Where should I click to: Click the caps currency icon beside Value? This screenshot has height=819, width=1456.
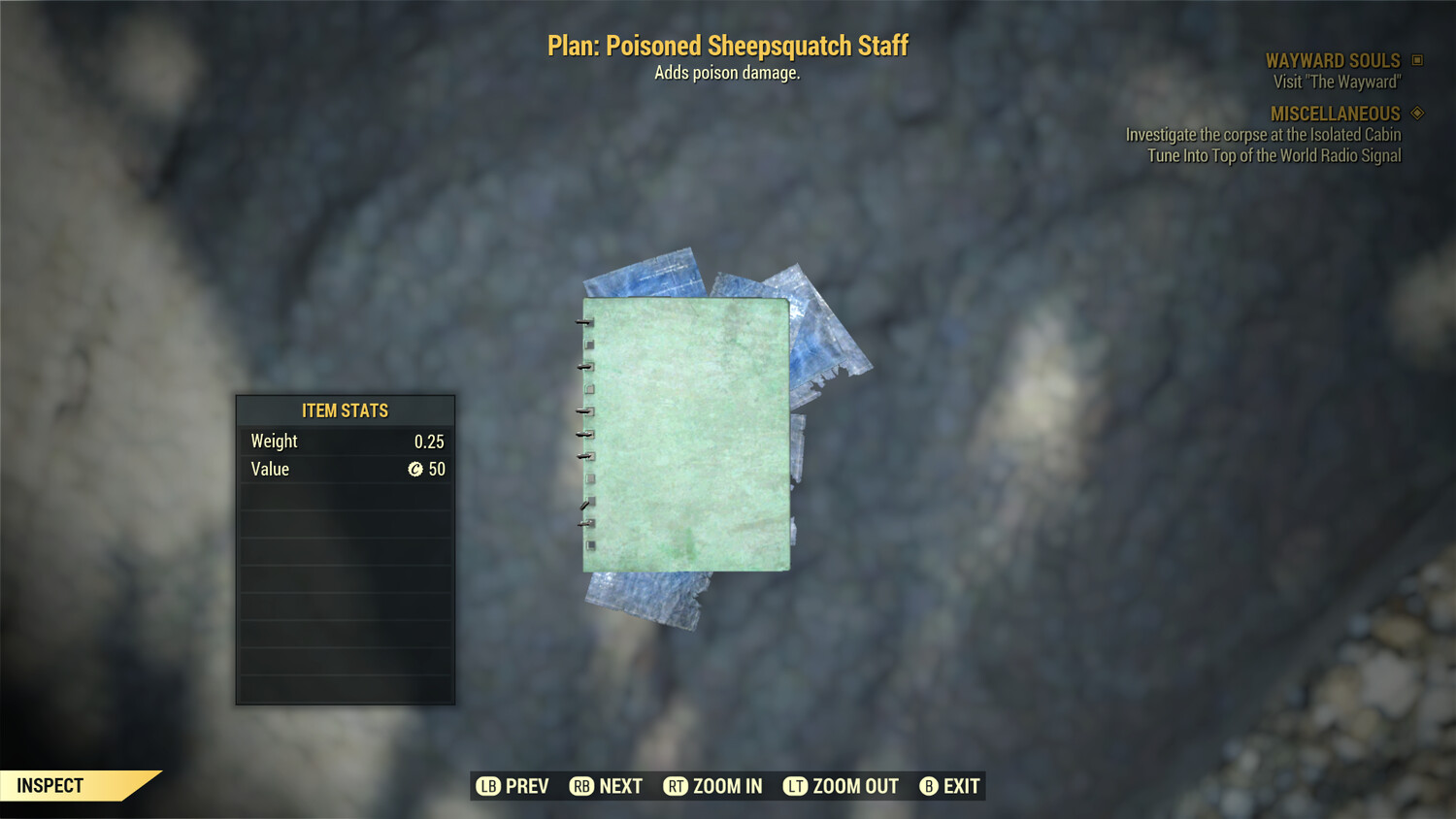coord(416,470)
